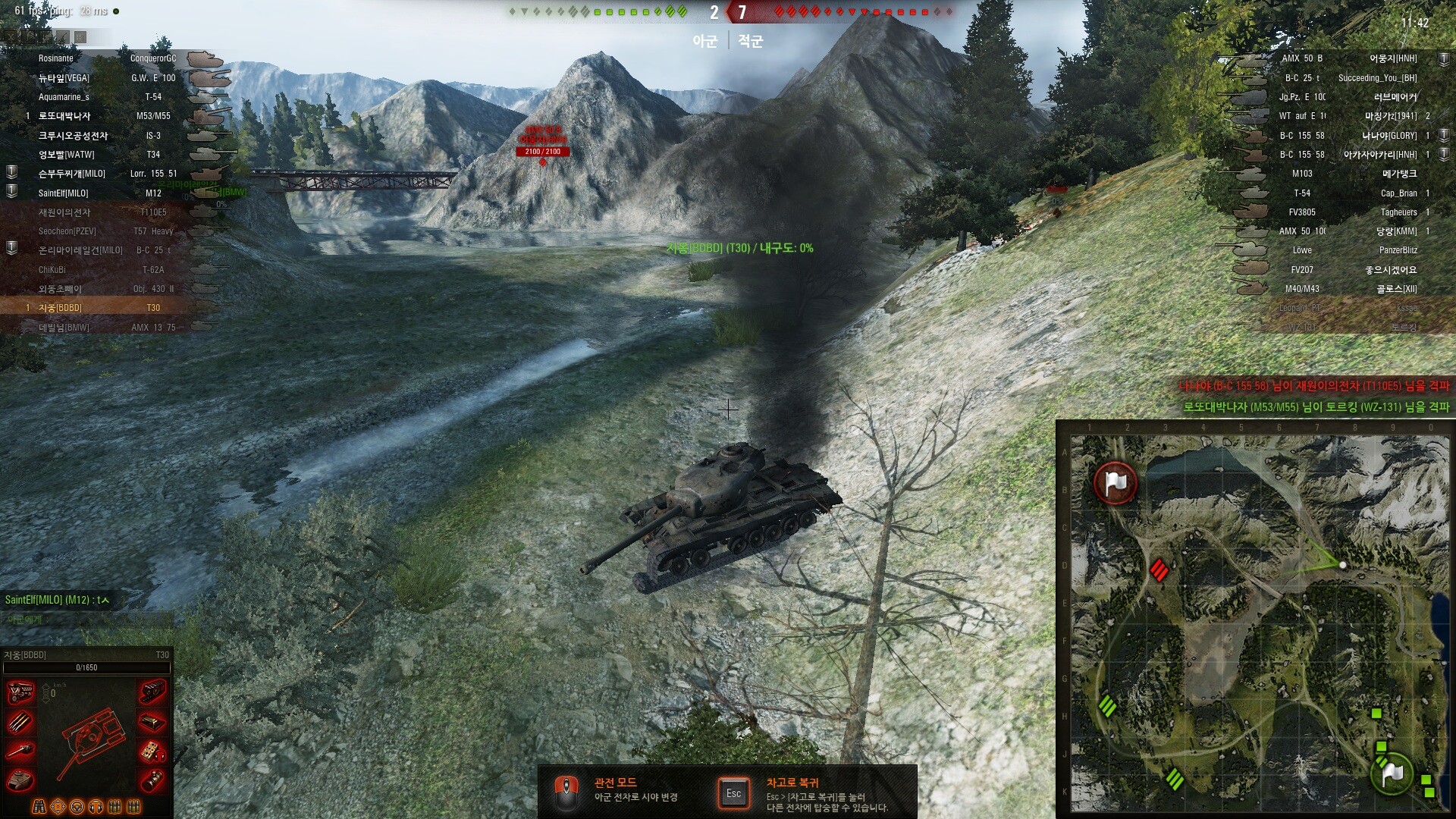Select the radio operator headphones crew icon
1456x819 pixels.
tap(96, 806)
